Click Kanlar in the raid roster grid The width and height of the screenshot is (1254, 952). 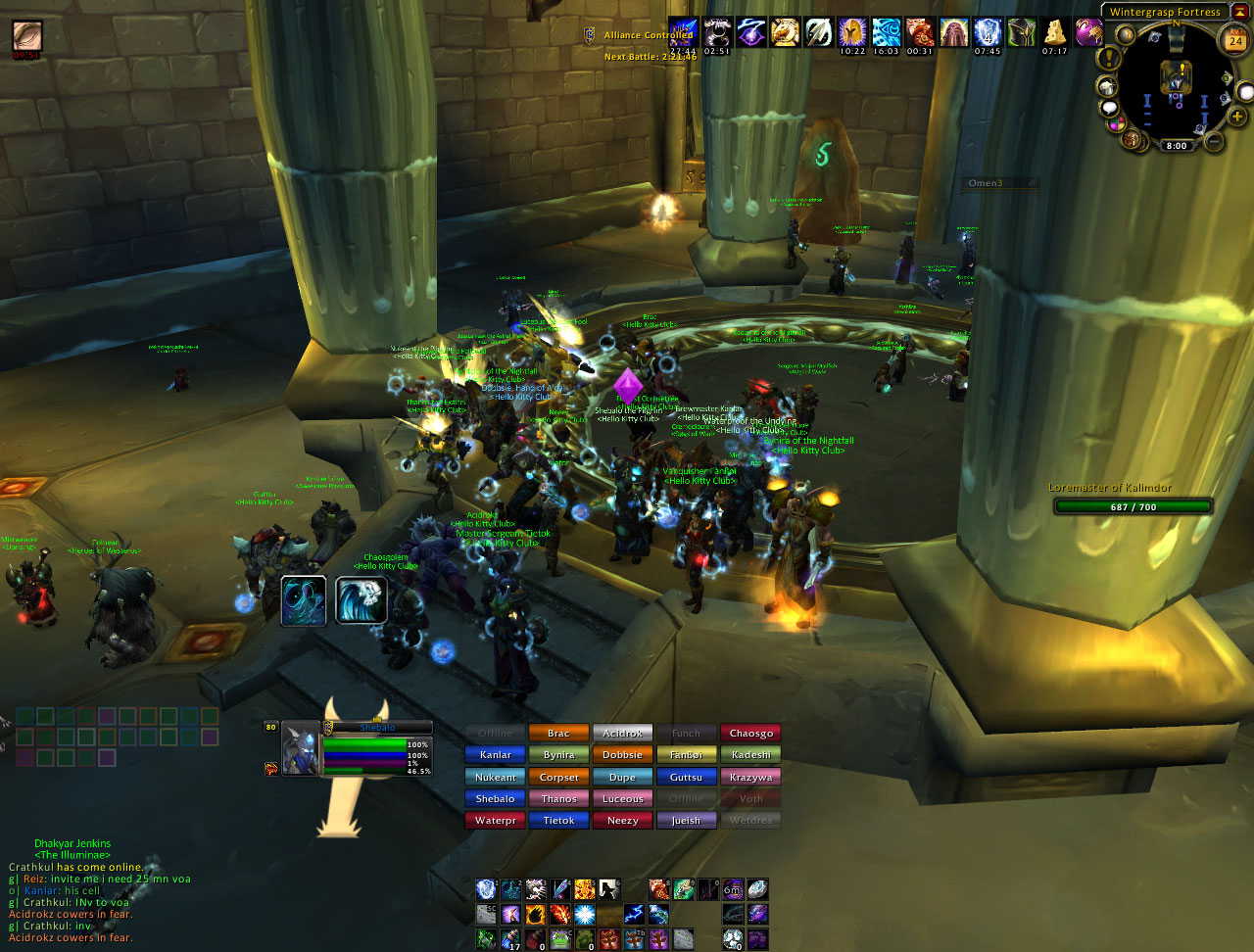495,754
